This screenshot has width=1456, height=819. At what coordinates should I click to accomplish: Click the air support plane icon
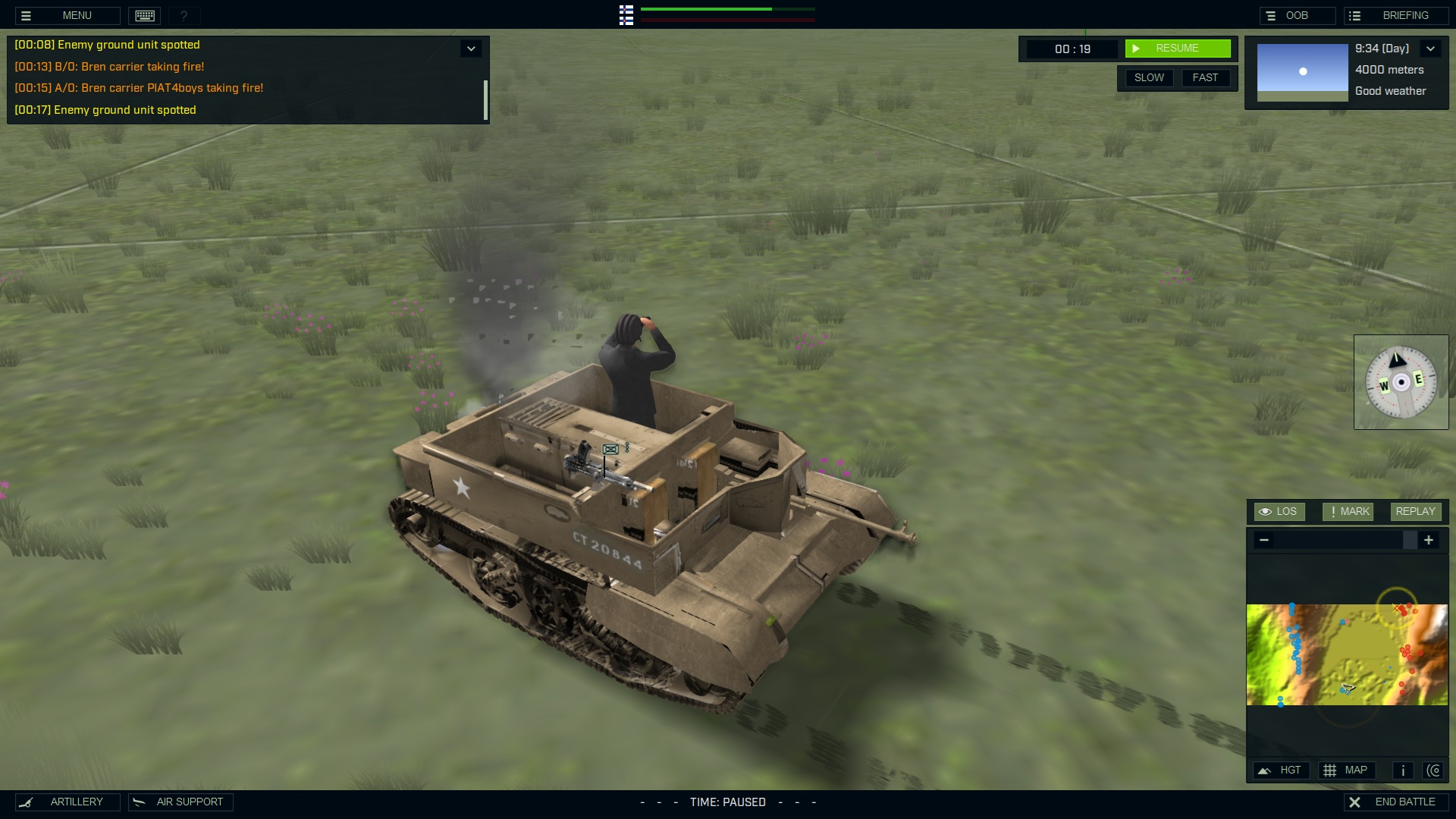pos(140,802)
